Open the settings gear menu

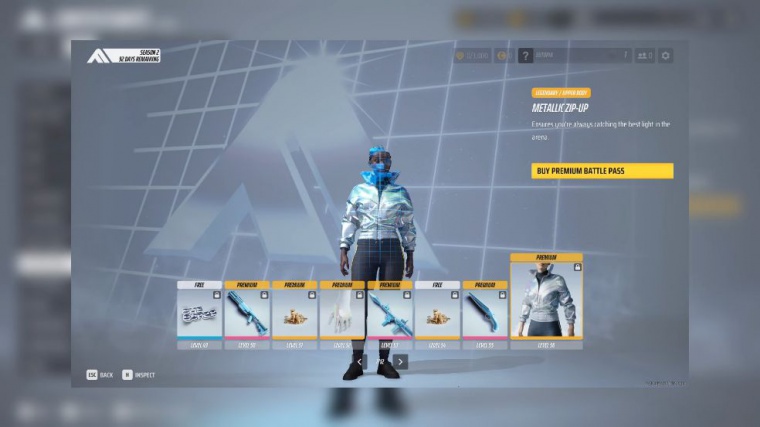666,56
